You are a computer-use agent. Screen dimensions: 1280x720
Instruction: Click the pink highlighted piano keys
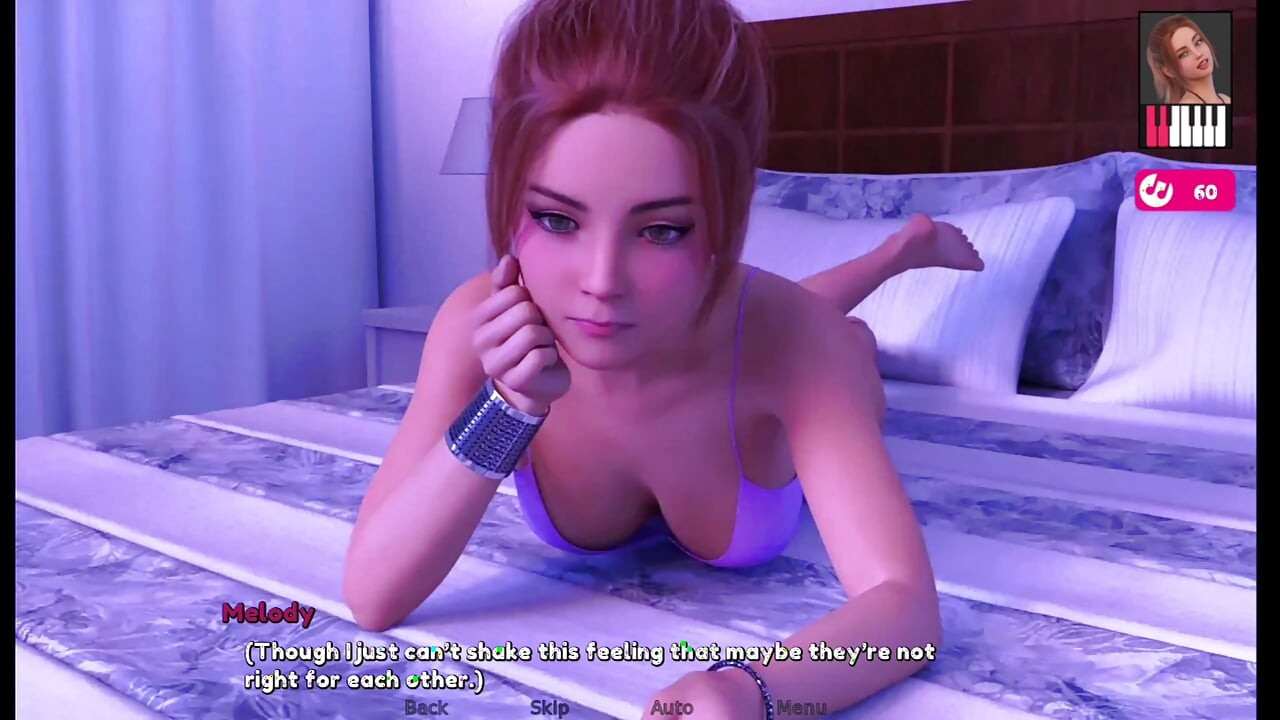pyautogui.click(x=1158, y=127)
